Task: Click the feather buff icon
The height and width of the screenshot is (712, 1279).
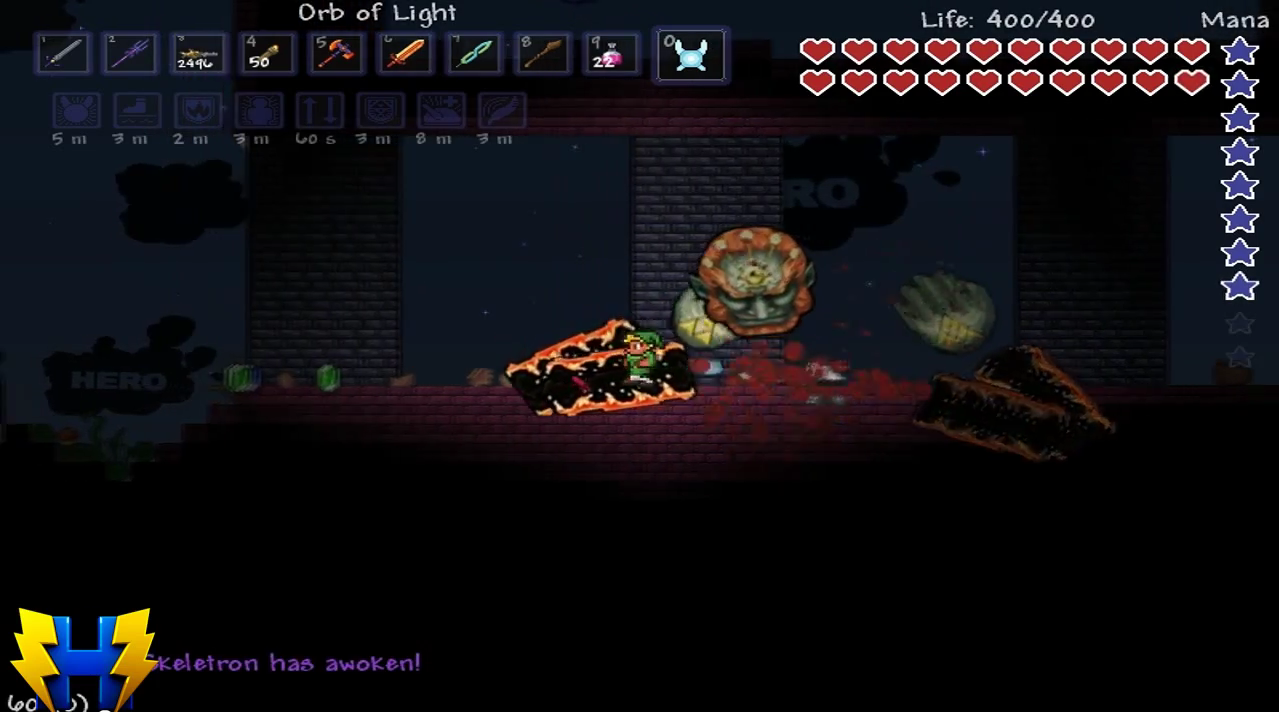Action: pos(501,111)
